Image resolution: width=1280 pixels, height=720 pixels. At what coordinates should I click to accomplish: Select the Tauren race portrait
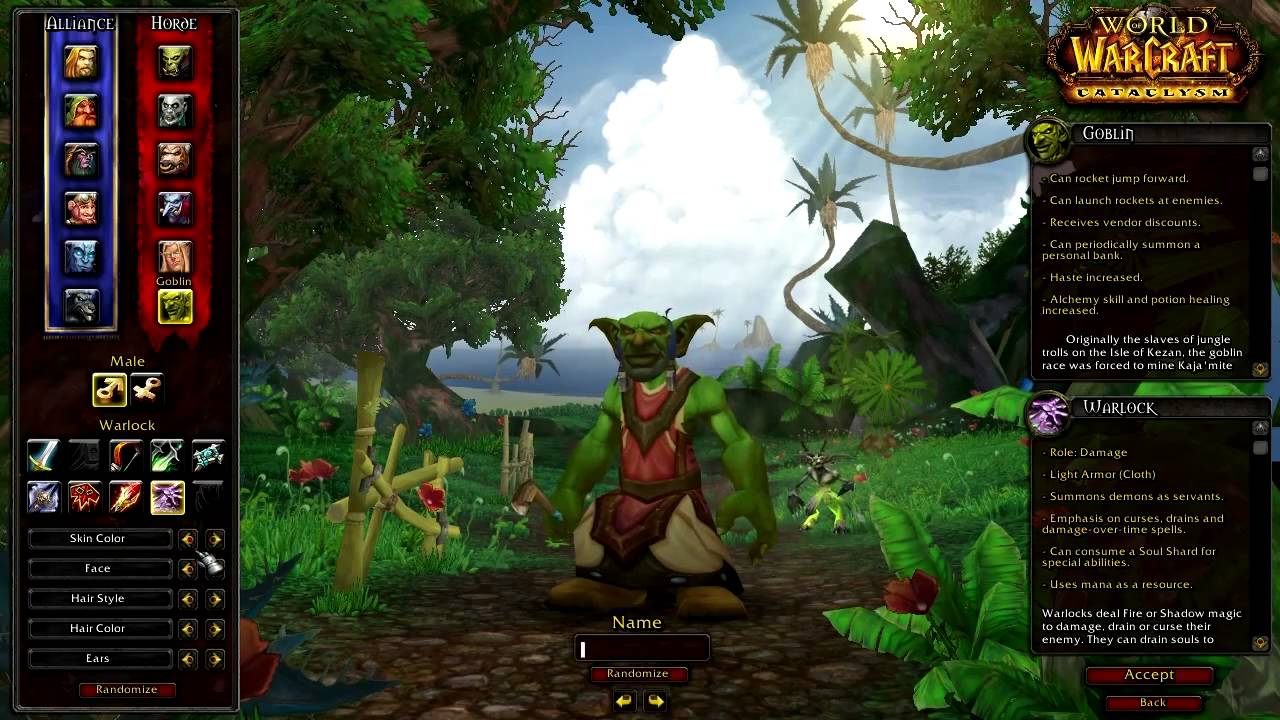(175, 160)
